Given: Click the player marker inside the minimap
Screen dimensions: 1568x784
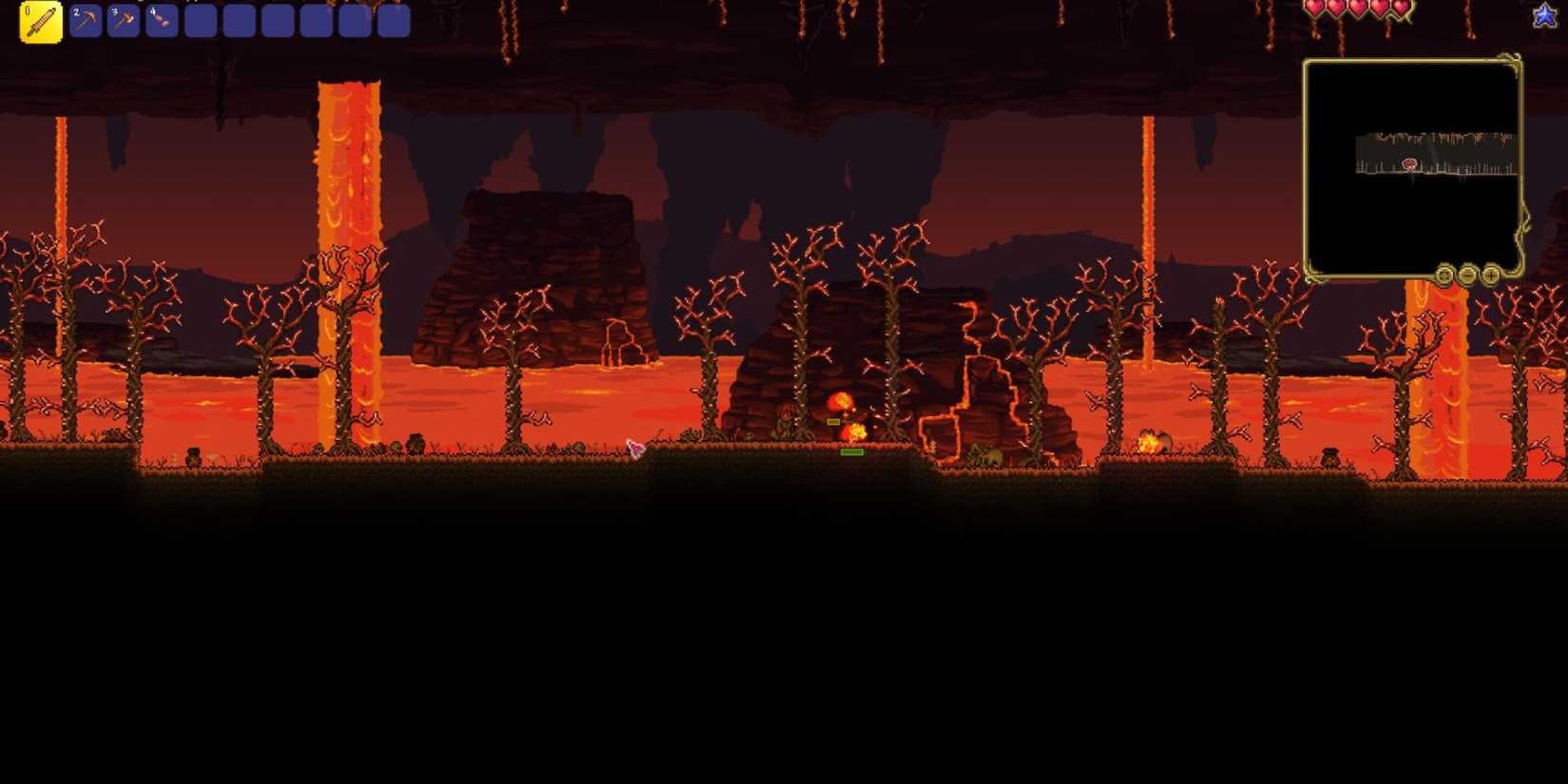Looking at the screenshot, I should 1410,163.
